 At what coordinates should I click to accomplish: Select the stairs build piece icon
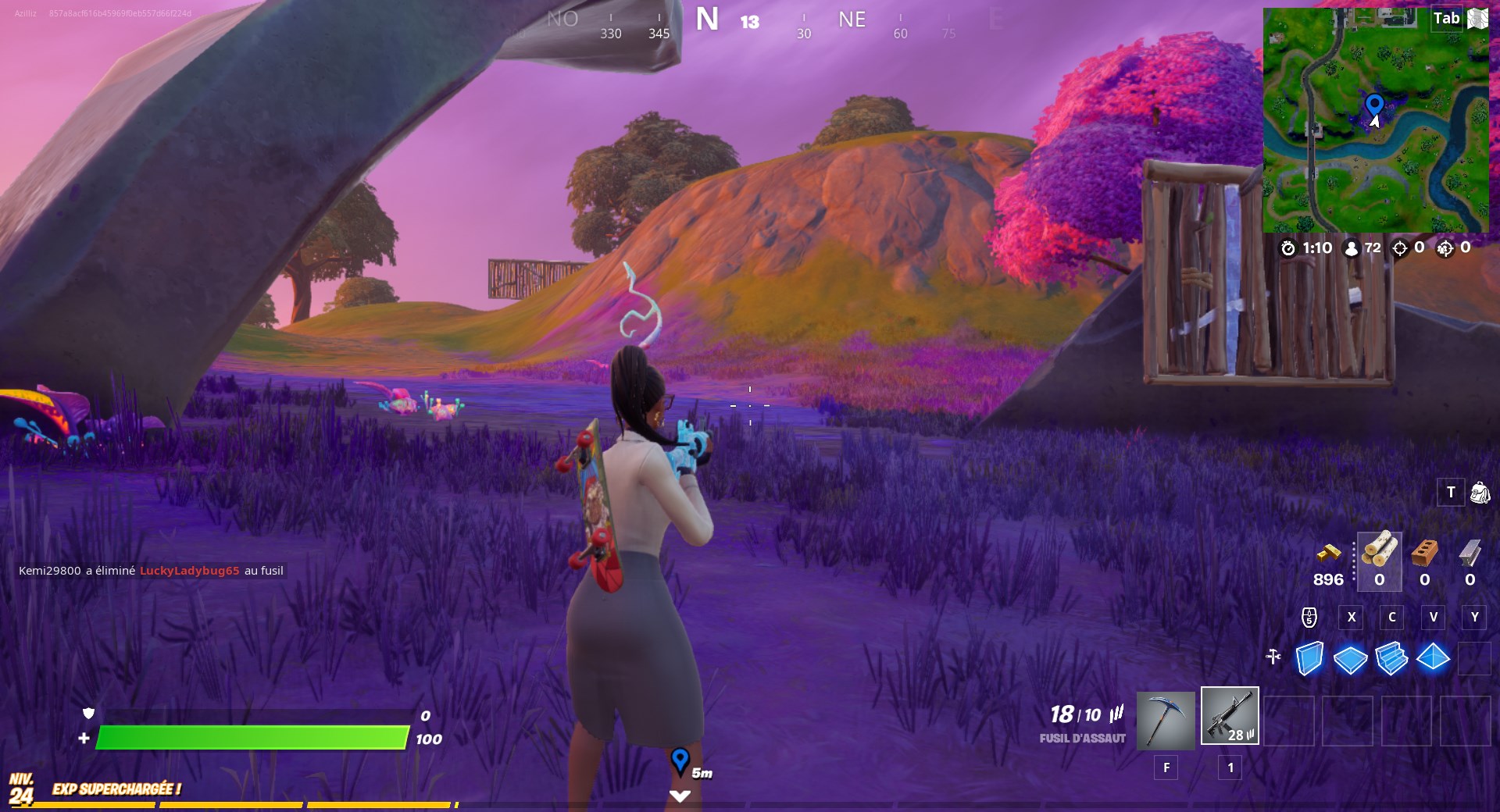[x=1391, y=658]
